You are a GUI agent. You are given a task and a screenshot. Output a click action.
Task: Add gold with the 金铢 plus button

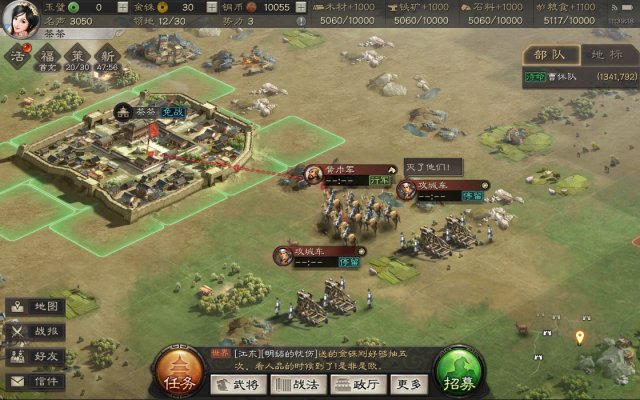(x=210, y=7)
